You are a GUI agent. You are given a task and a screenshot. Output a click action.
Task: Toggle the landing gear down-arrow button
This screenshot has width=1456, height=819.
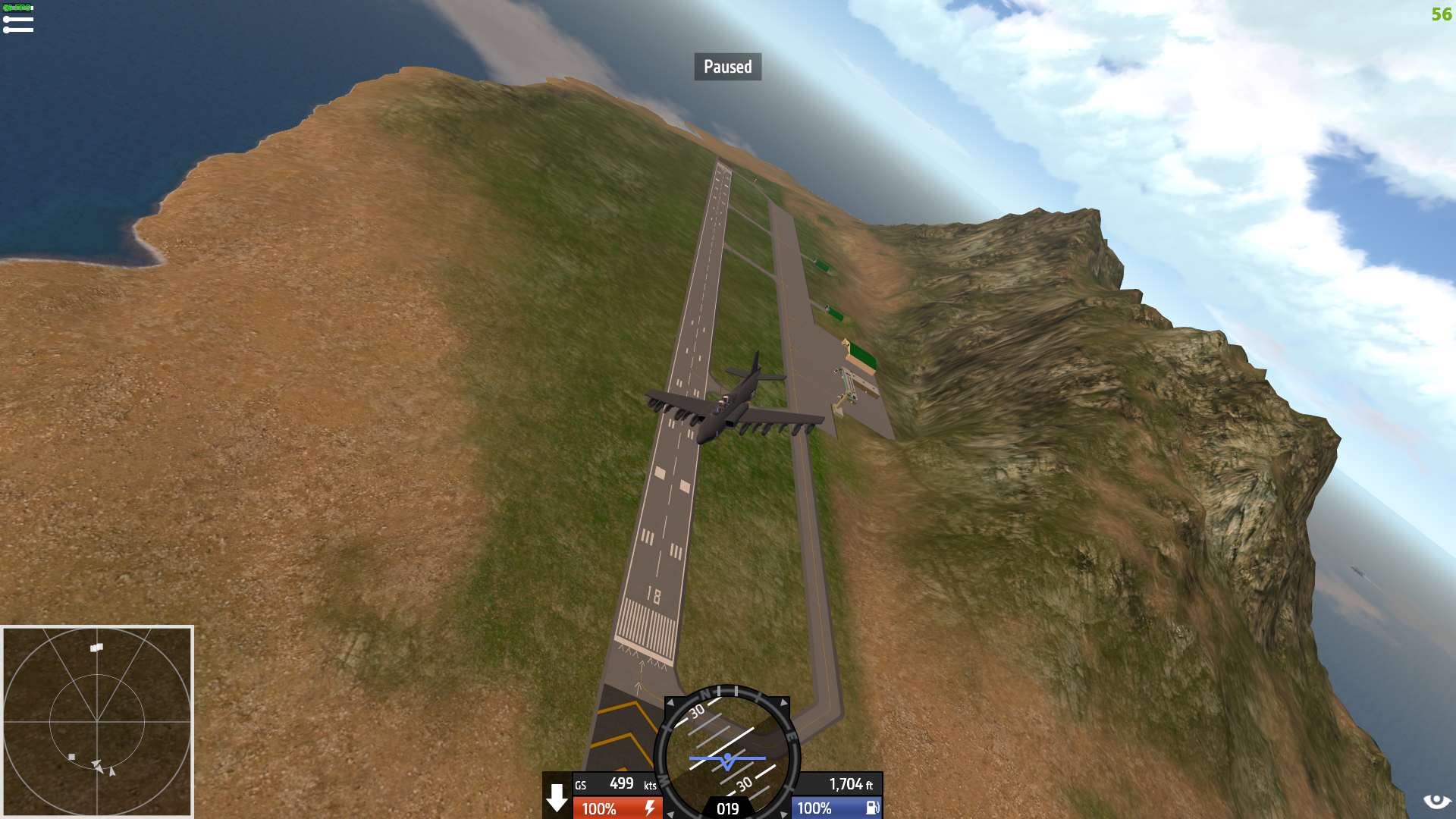click(557, 797)
